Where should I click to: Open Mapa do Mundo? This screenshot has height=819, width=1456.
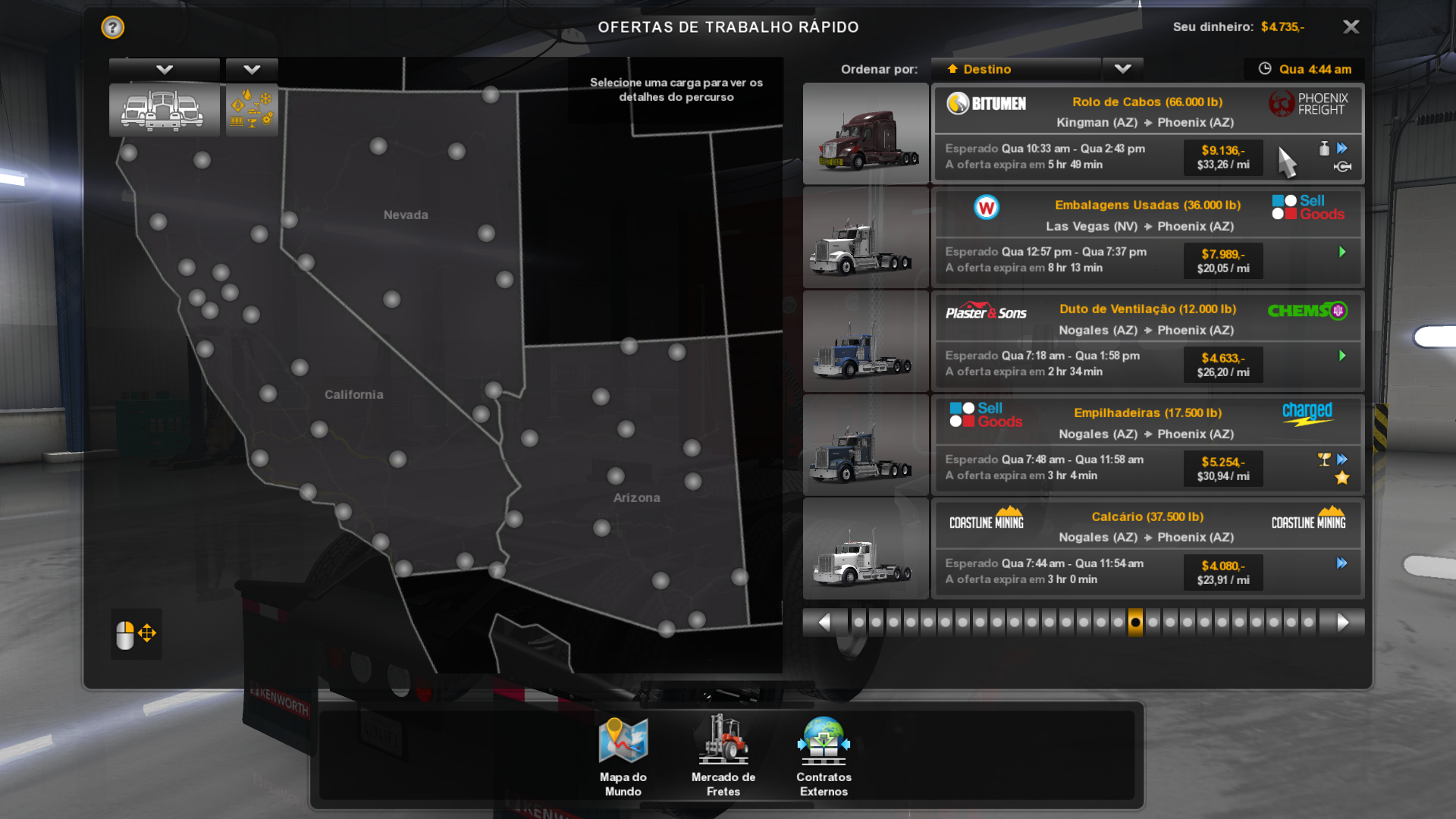tap(623, 755)
